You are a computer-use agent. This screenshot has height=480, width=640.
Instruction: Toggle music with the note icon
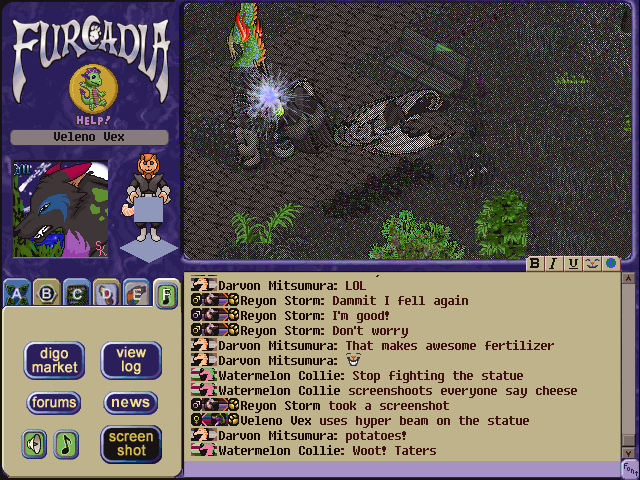click(66, 443)
